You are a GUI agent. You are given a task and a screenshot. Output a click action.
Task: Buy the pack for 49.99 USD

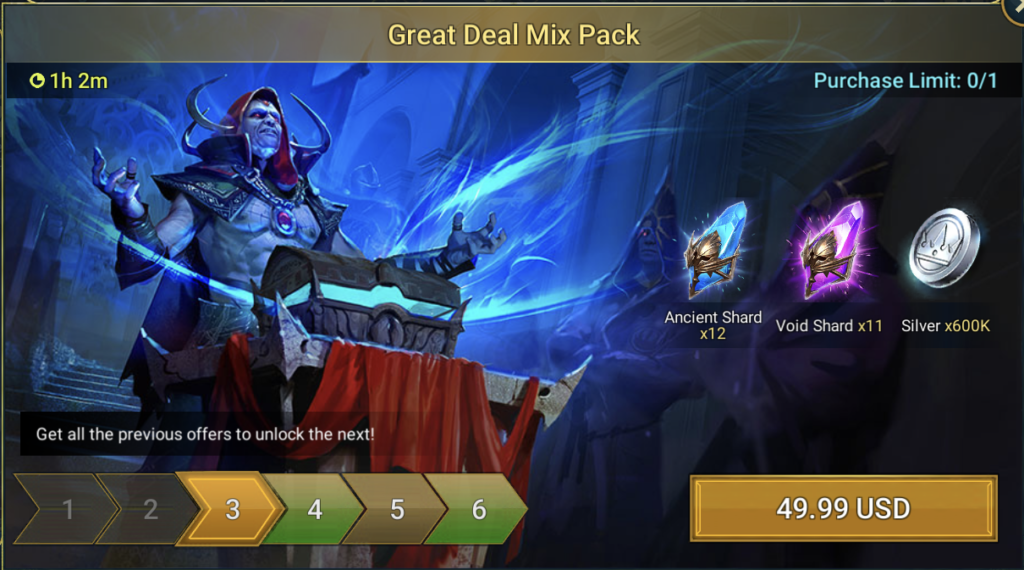pos(843,509)
